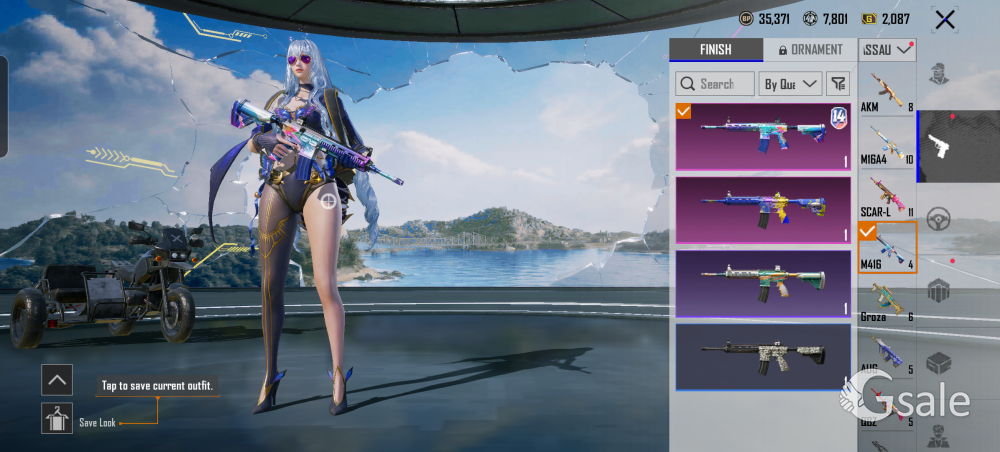Open the finish filter options
Viewport: 1000px width, 452px height.
pyautogui.click(x=837, y=84)
